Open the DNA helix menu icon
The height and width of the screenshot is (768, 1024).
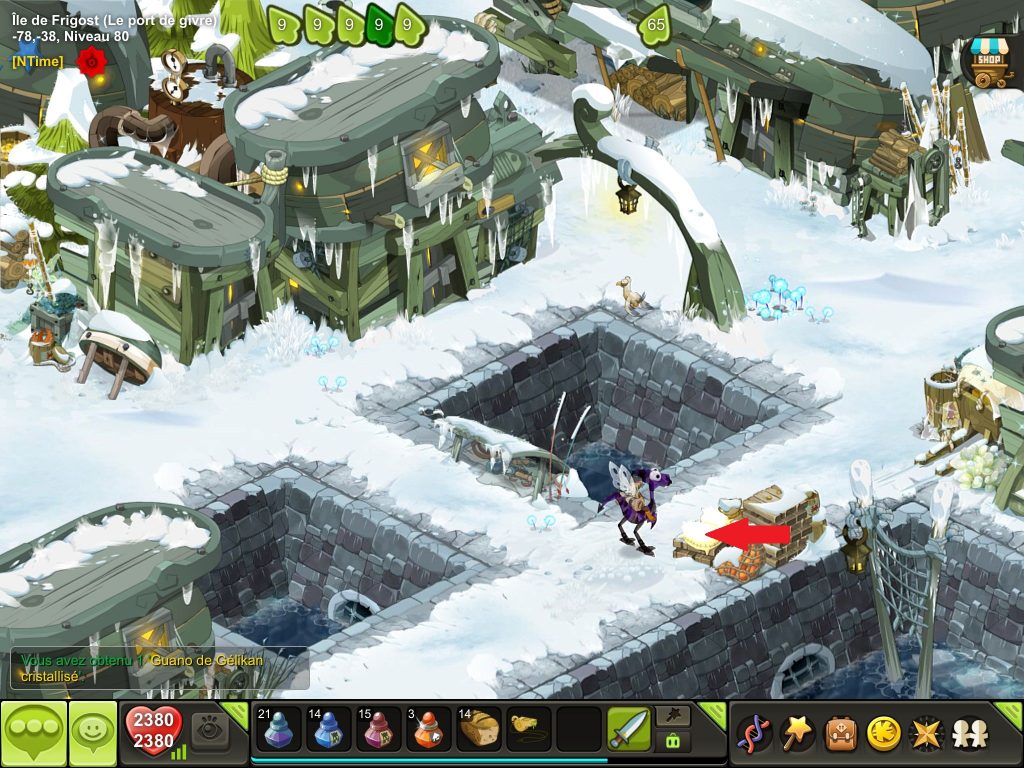(x=754, y=734)
